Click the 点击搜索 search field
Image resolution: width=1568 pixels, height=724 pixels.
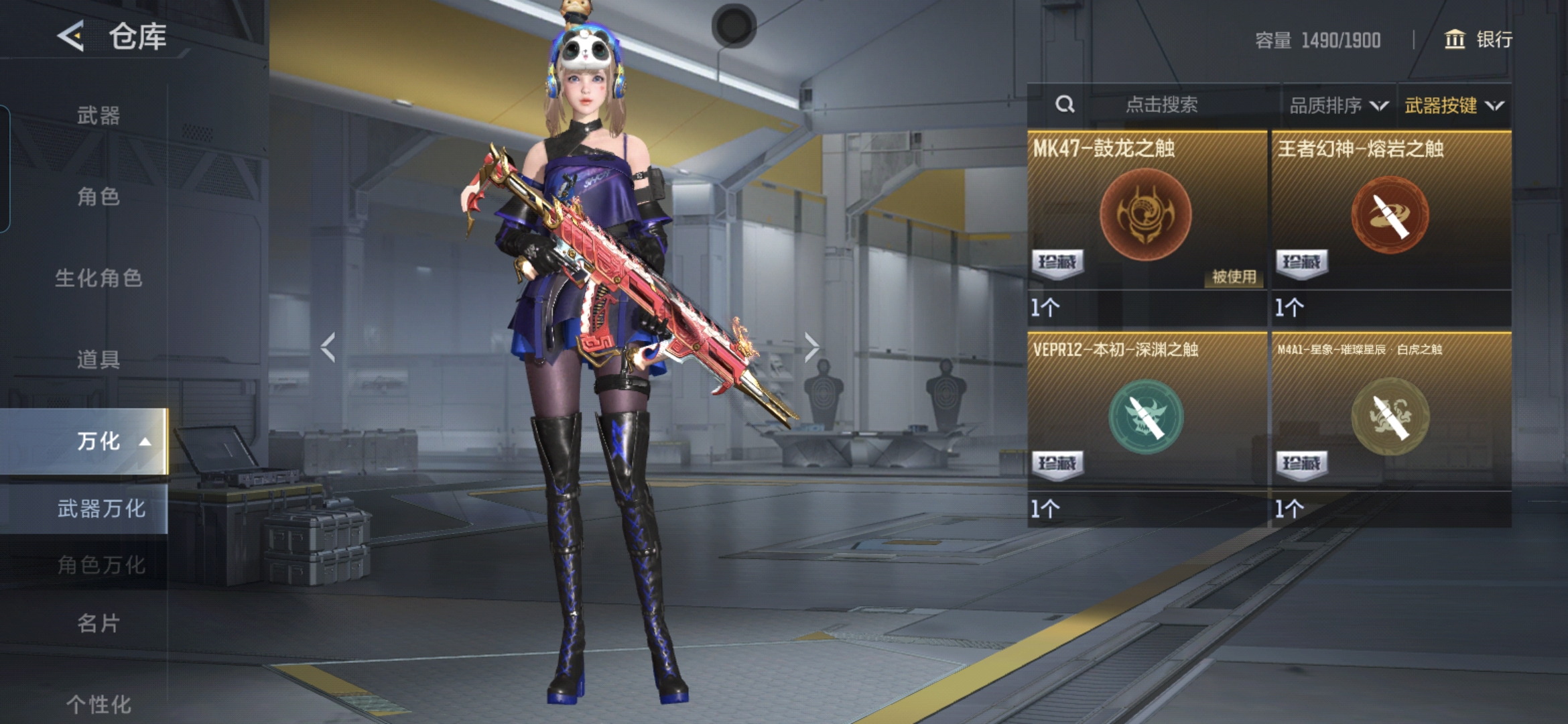[1161, 105]
